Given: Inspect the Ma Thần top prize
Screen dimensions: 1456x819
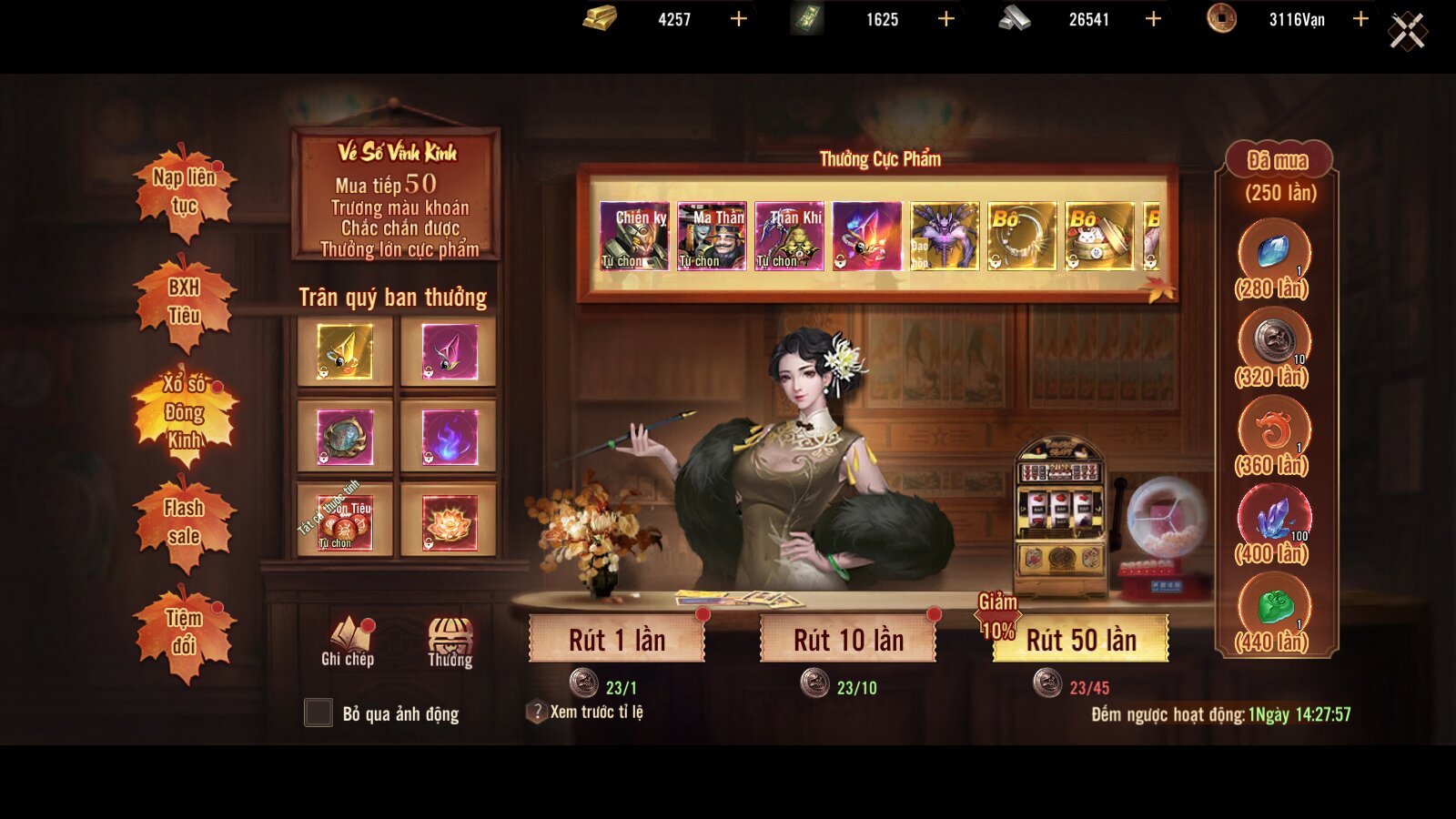Looking at the screenshot, I should [x=712, y=236].
